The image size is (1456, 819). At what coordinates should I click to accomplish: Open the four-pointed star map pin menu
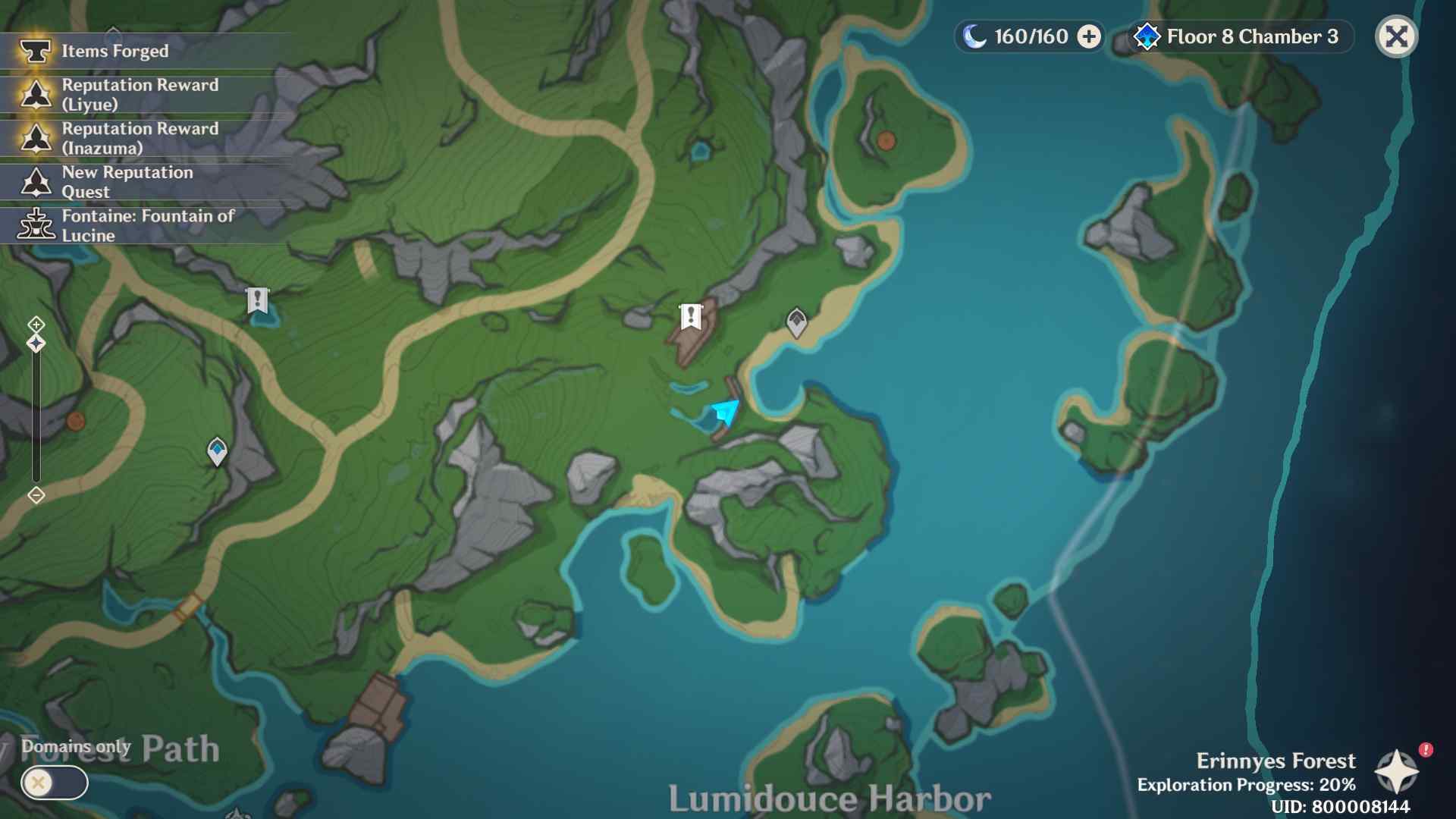click(x=1396, y=772)
